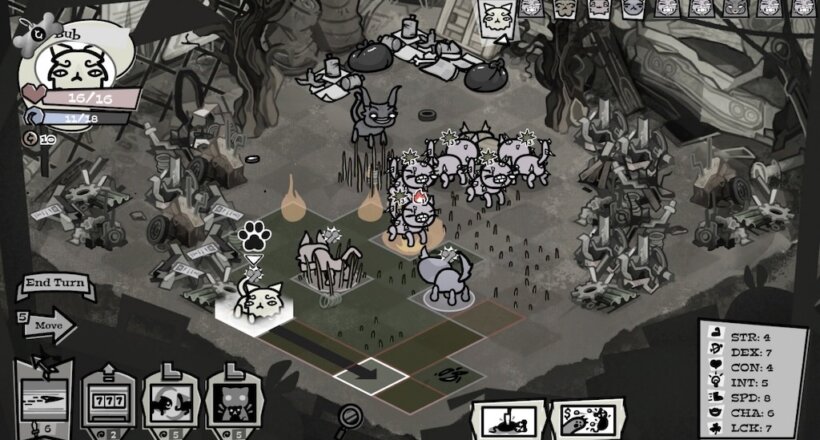The width and height of the screenshot is (820, 440).
Task: Move to the outlined arrow destination tile
Action: point(370,374)
